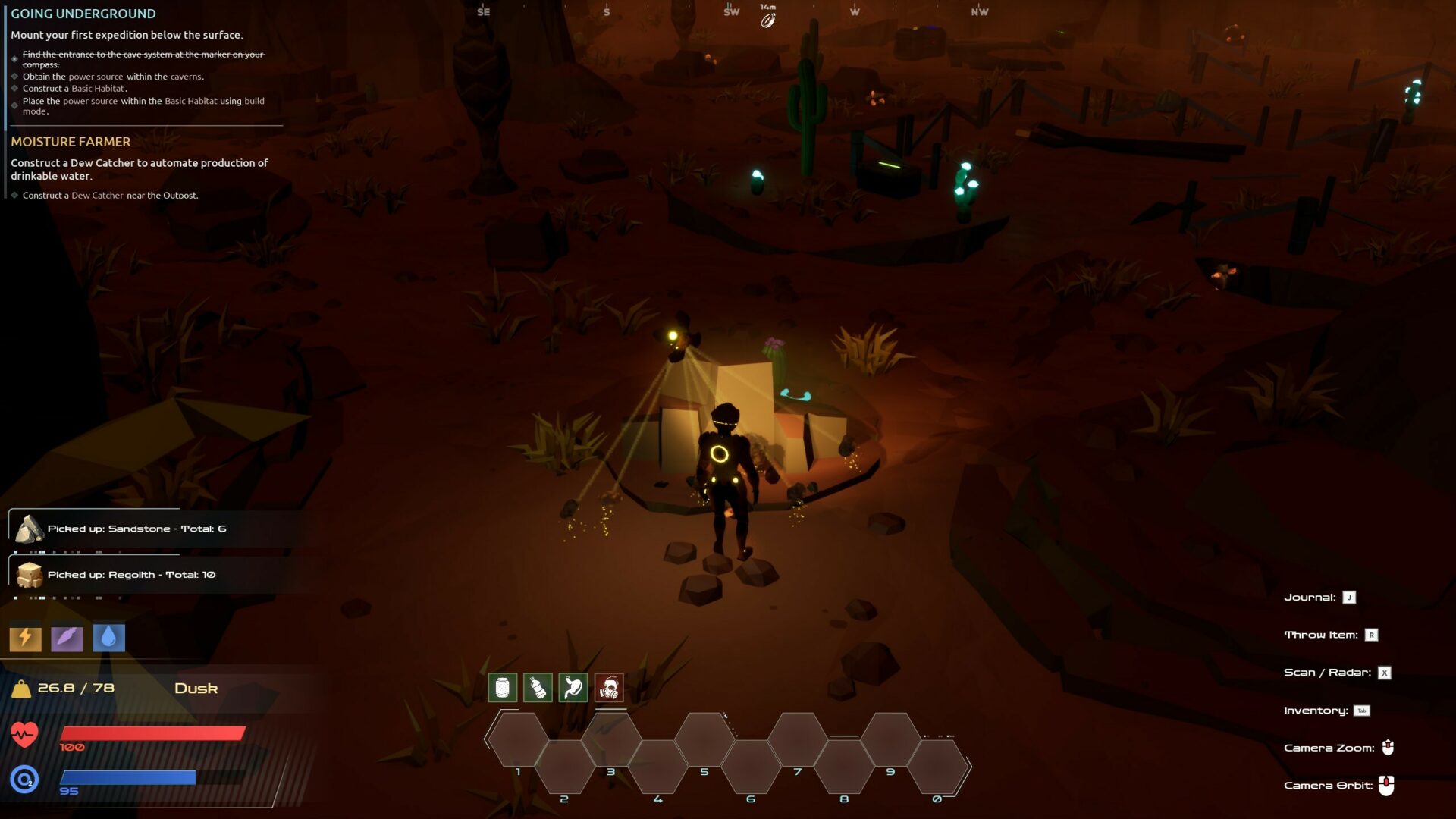Viewport: 1456px width, 819px height.
Task: Select the Moisture Farmer objective
Action: 71,142
